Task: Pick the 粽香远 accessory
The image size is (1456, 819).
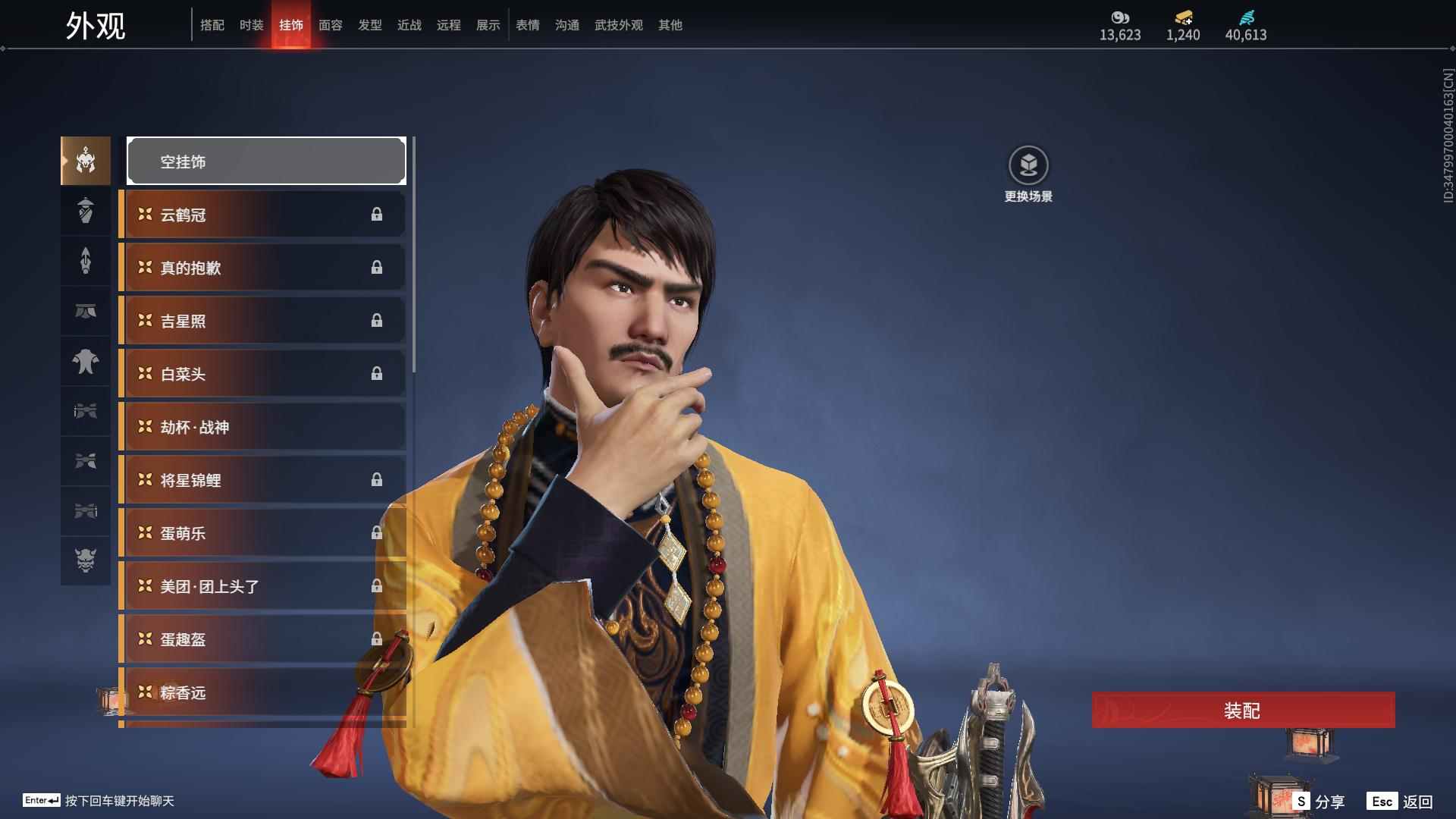Action: coord(262,692)
